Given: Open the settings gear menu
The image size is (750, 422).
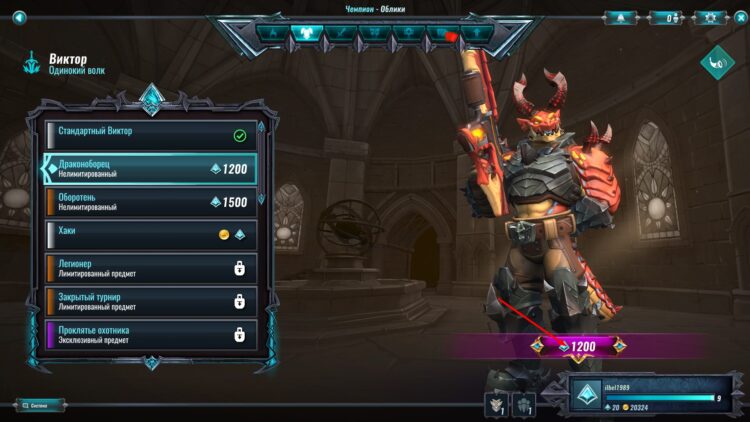Looking at the screenshot, I should click(x=710, y=17).
